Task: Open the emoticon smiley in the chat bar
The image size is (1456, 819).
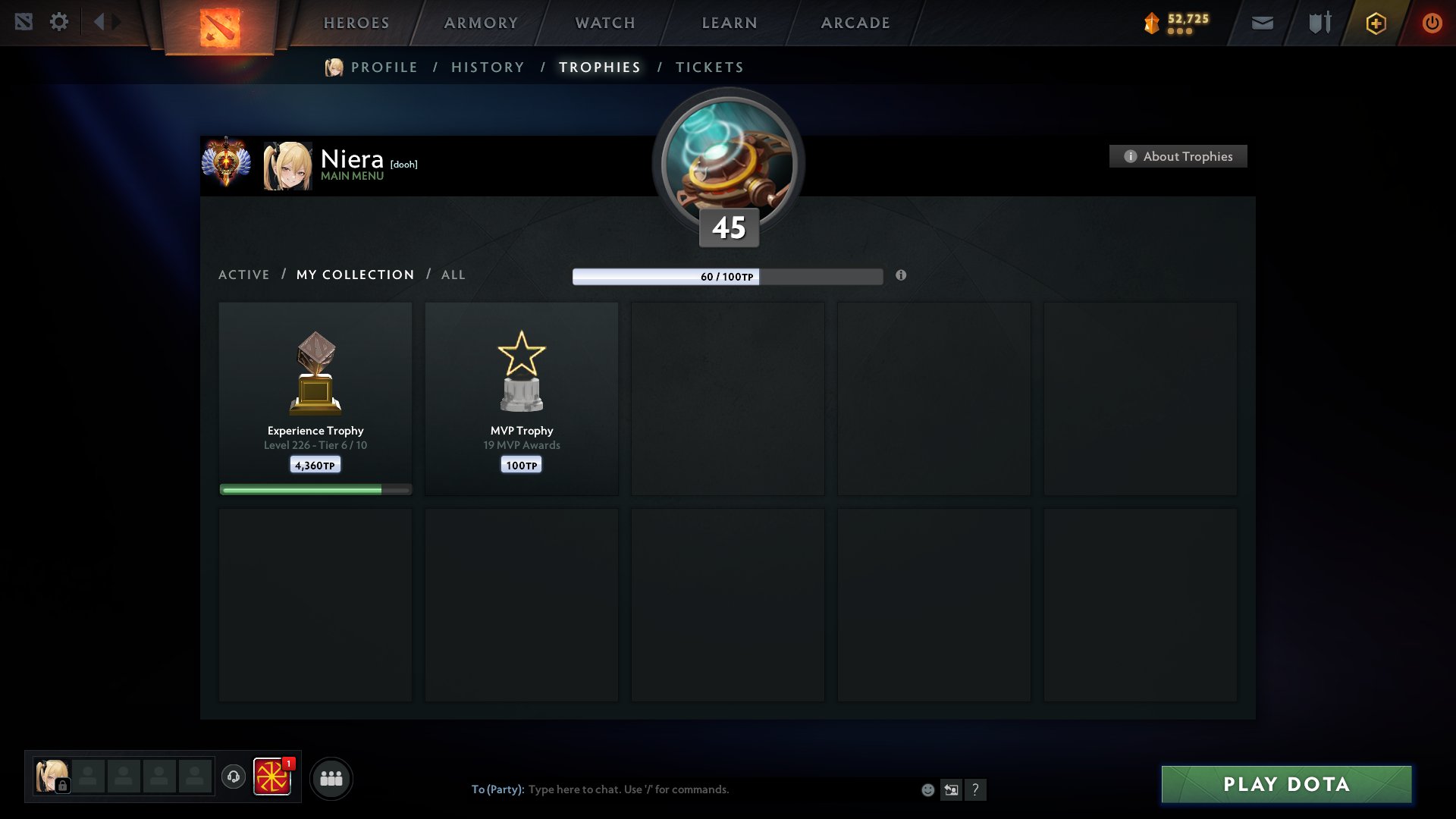Action: pyautogui.click(x=927, y=789)
